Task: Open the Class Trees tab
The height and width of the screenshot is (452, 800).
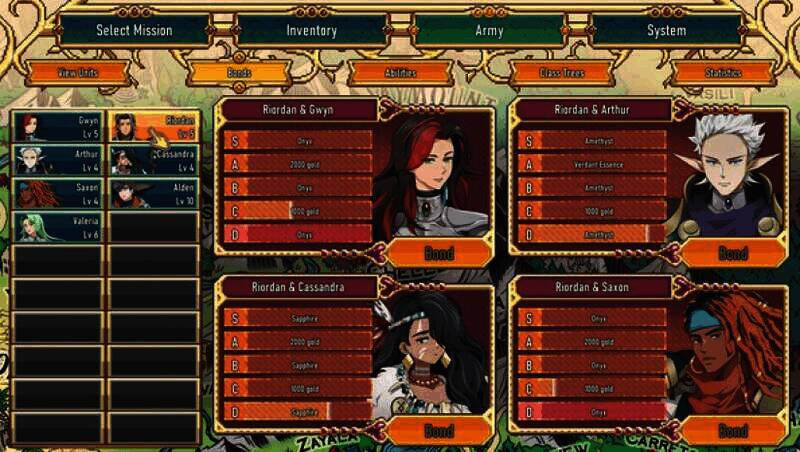Action: point(561,73)
